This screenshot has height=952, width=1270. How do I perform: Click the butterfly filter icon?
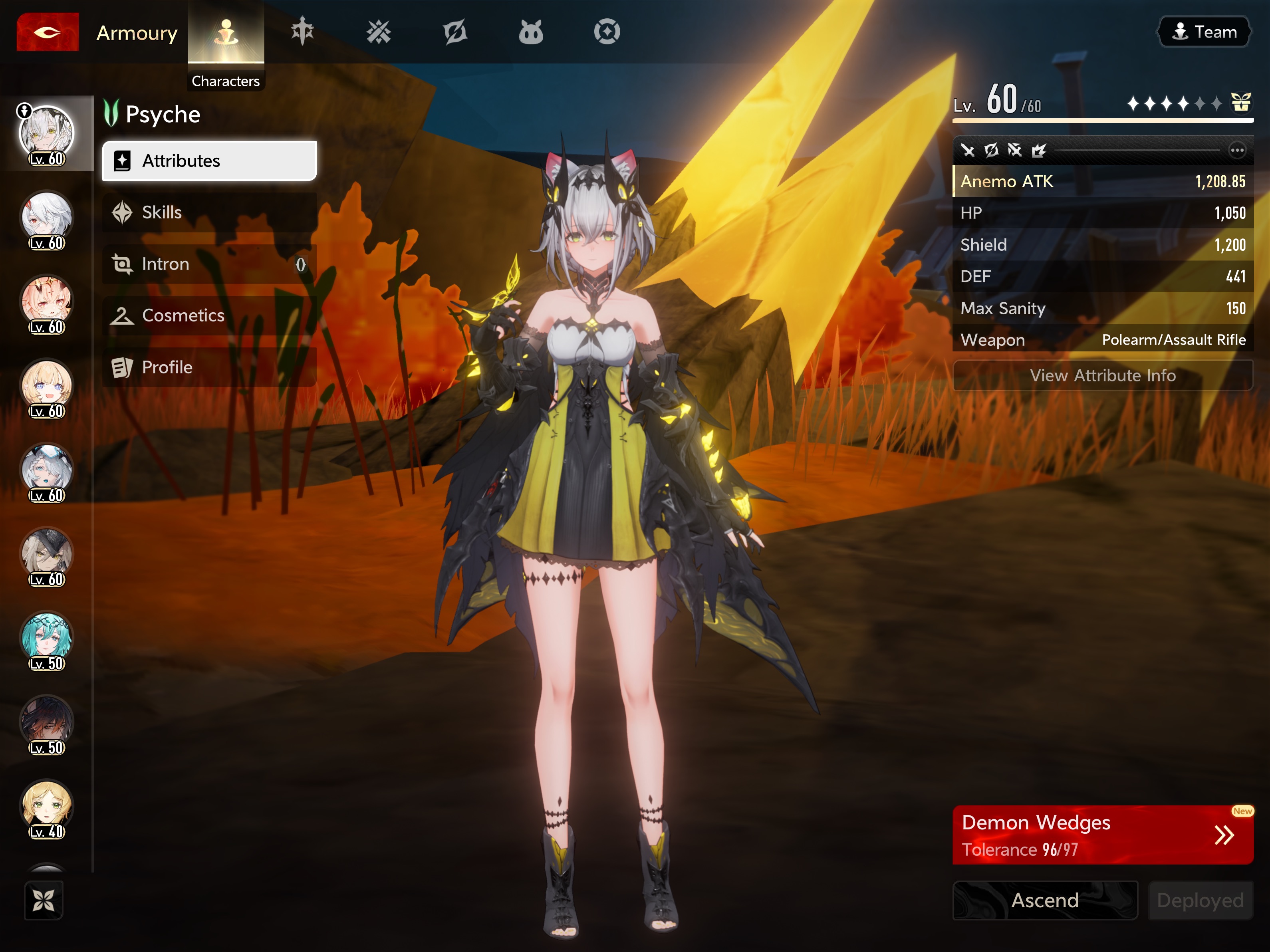click(44, 900)
